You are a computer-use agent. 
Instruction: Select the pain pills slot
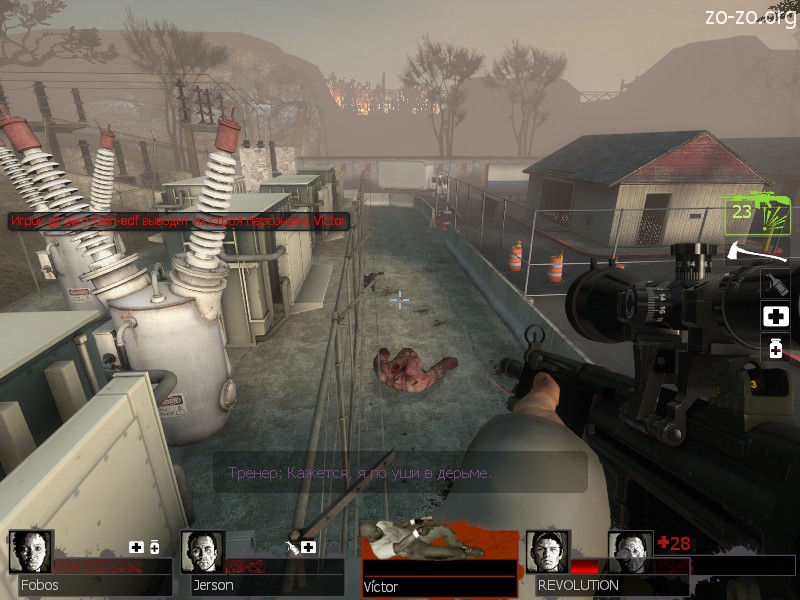775,349
